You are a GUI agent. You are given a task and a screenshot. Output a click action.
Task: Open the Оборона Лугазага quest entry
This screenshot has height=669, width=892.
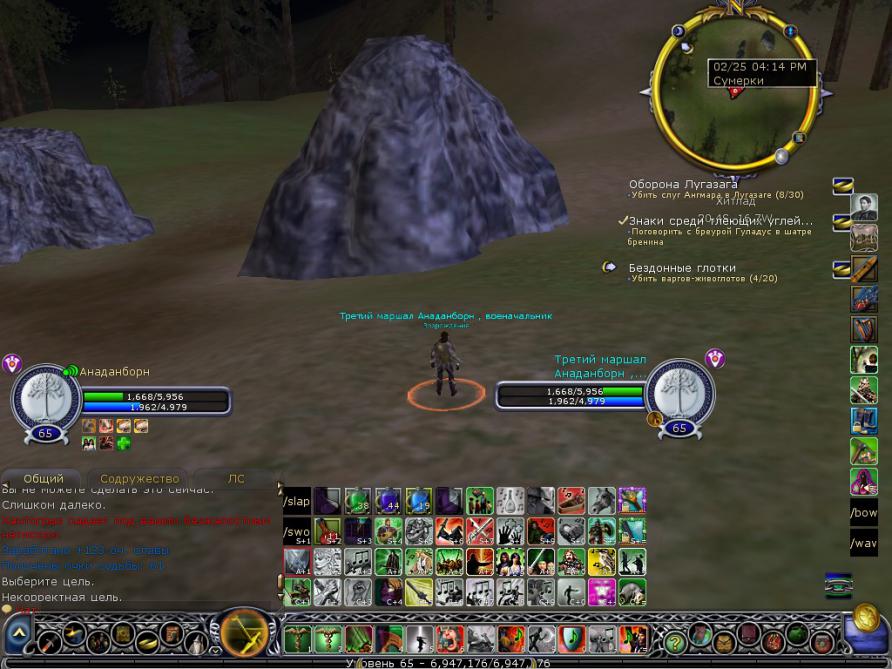click(683, 184)
